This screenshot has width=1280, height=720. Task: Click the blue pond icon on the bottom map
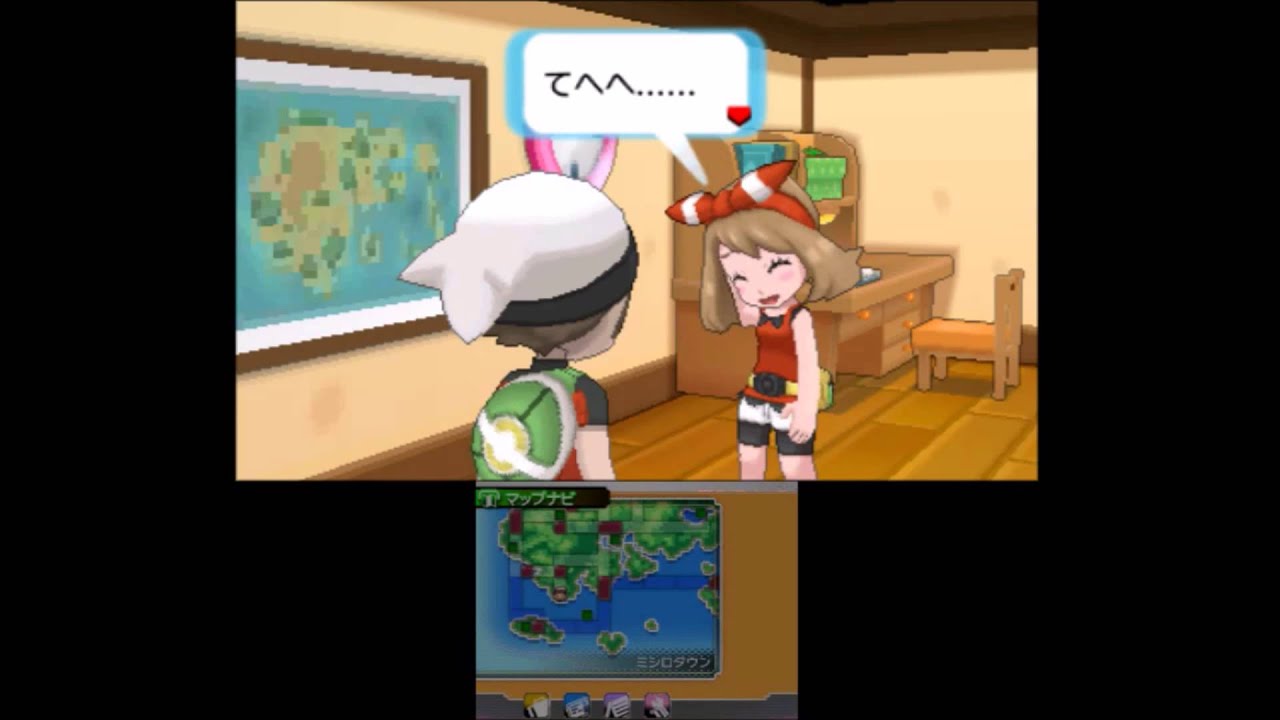pyautogui.click(x=692, y=513)
